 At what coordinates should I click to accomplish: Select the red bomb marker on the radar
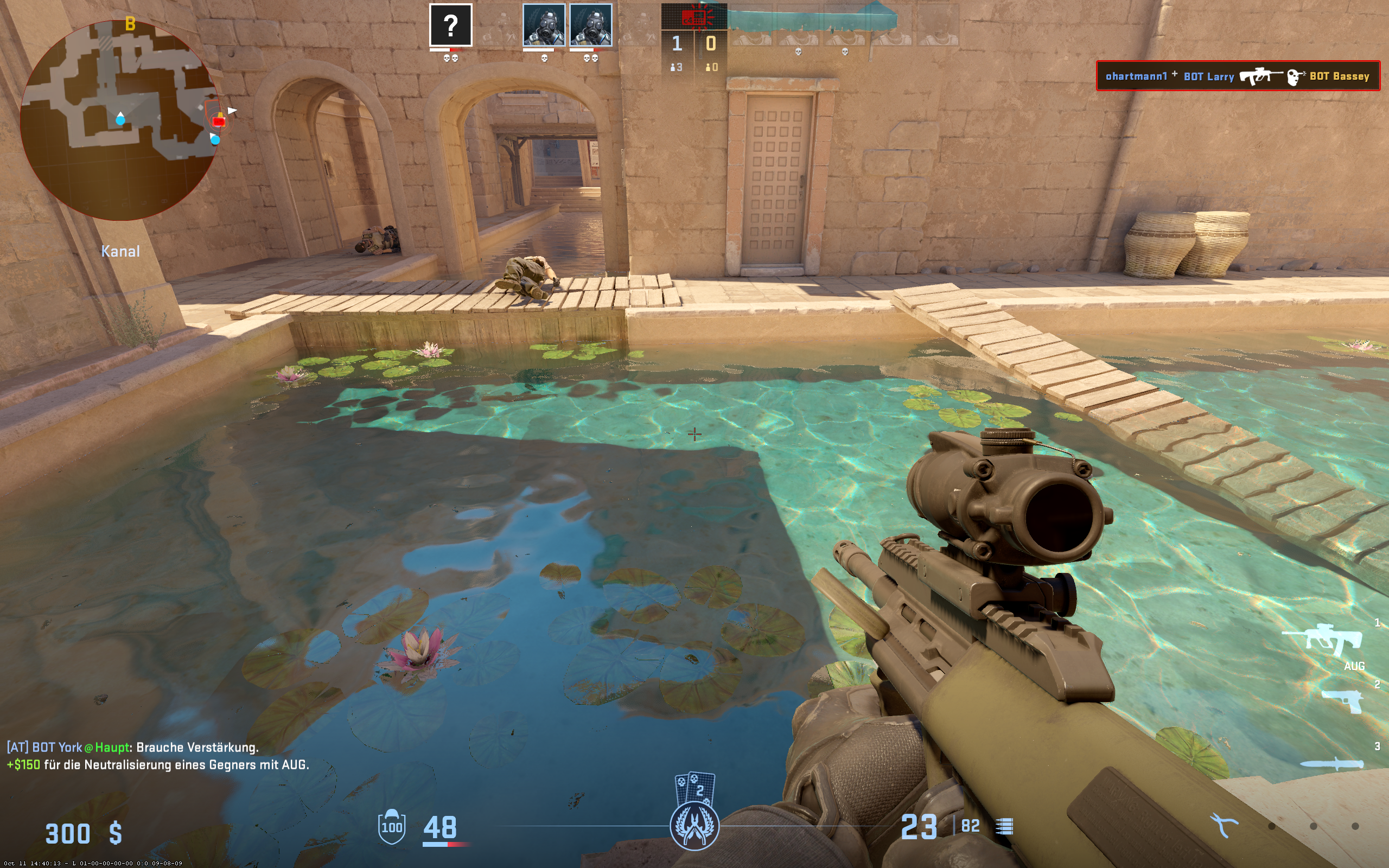pos(219,120)
